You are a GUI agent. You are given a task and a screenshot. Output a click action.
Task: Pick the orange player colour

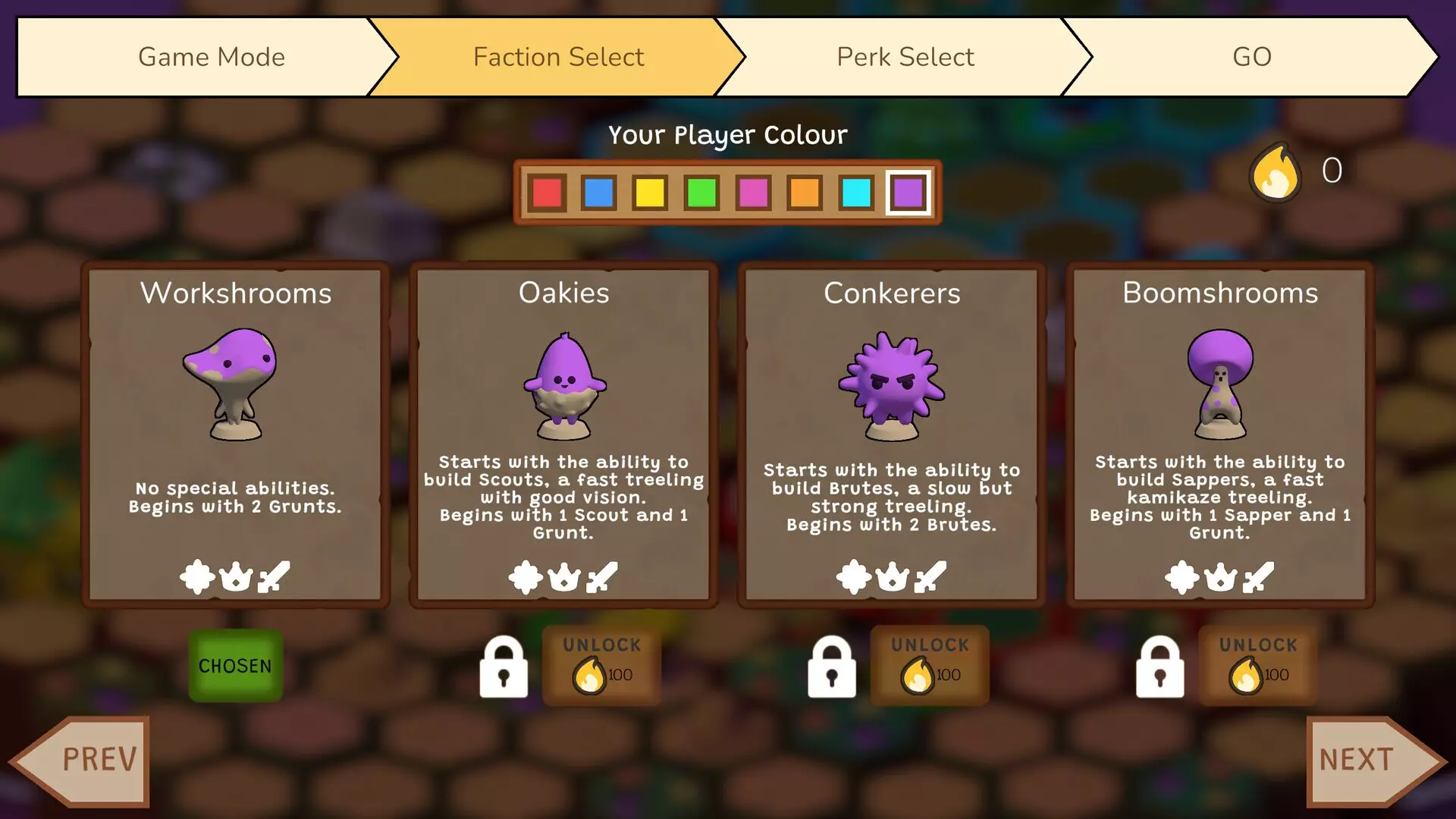(805, 193)
